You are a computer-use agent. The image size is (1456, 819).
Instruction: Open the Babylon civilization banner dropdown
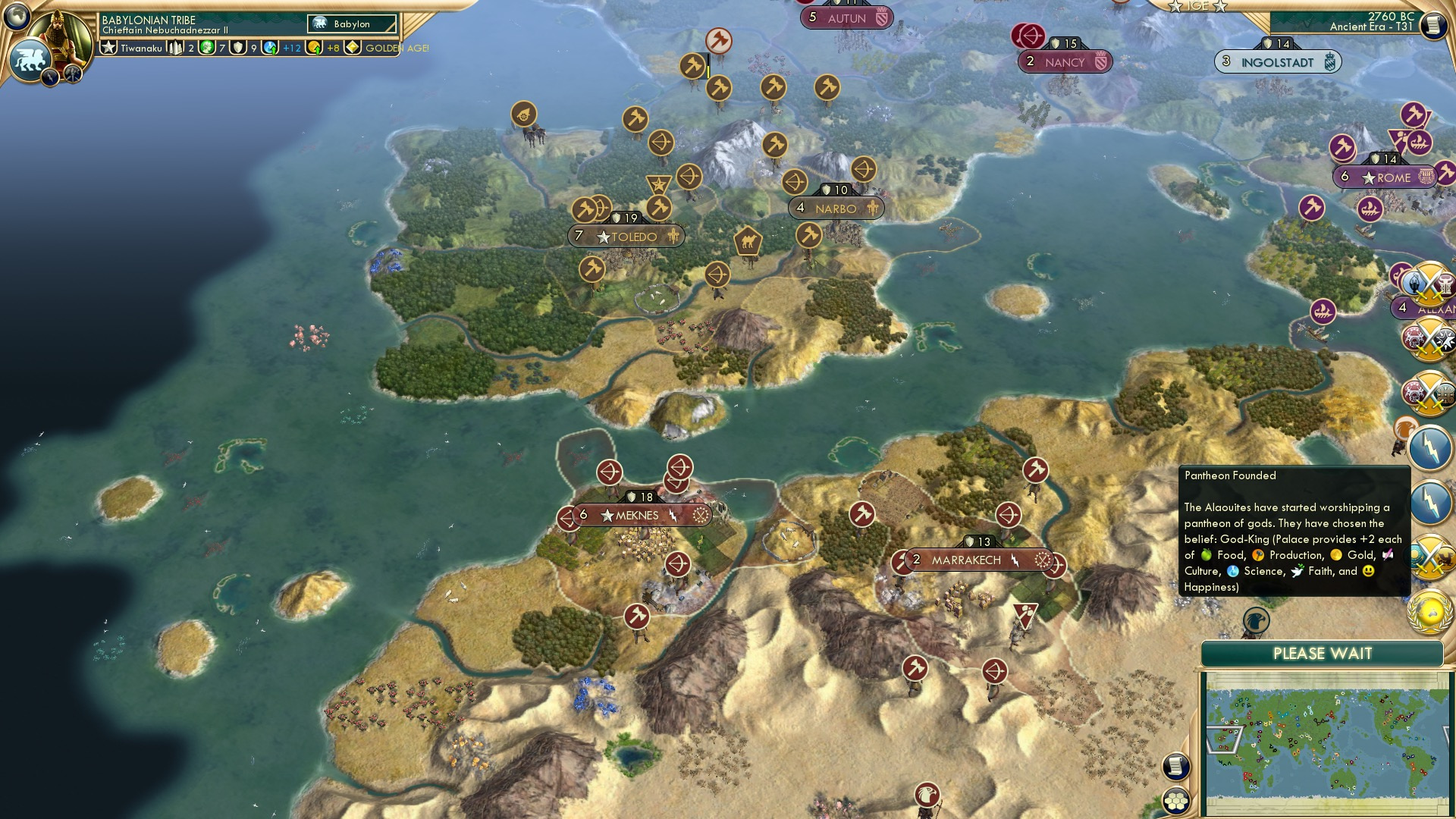pos(351,24)
